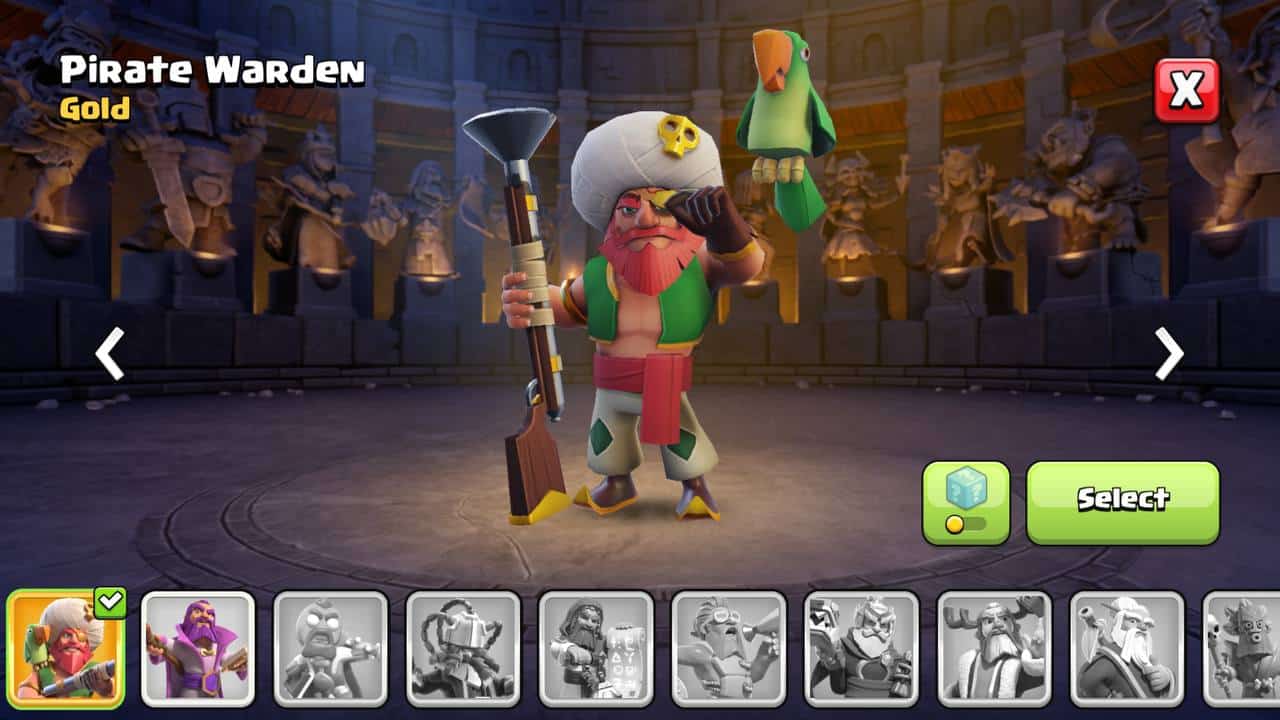Show the previous skin with left arrow
This screenshot has height=720, width=1280.
point(109,354)
